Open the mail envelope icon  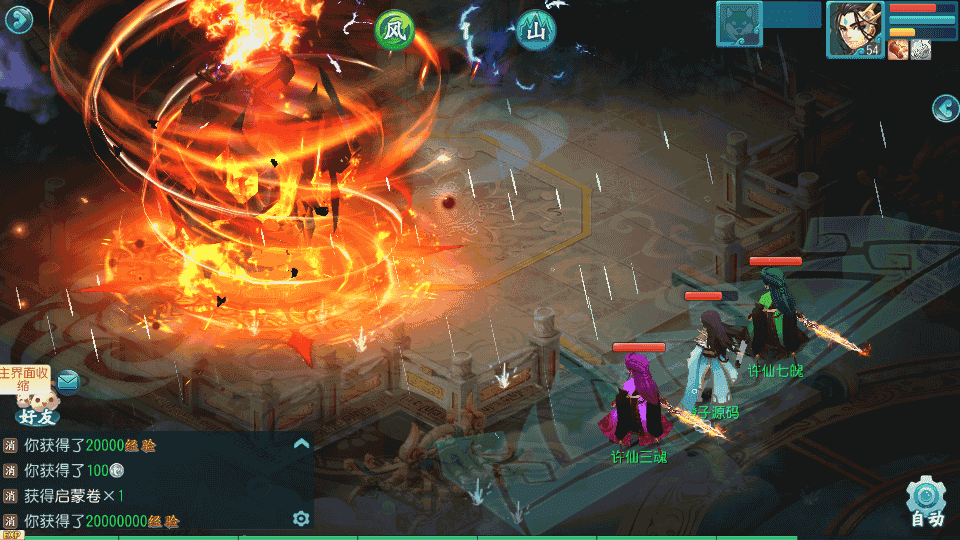coord(67,380)
